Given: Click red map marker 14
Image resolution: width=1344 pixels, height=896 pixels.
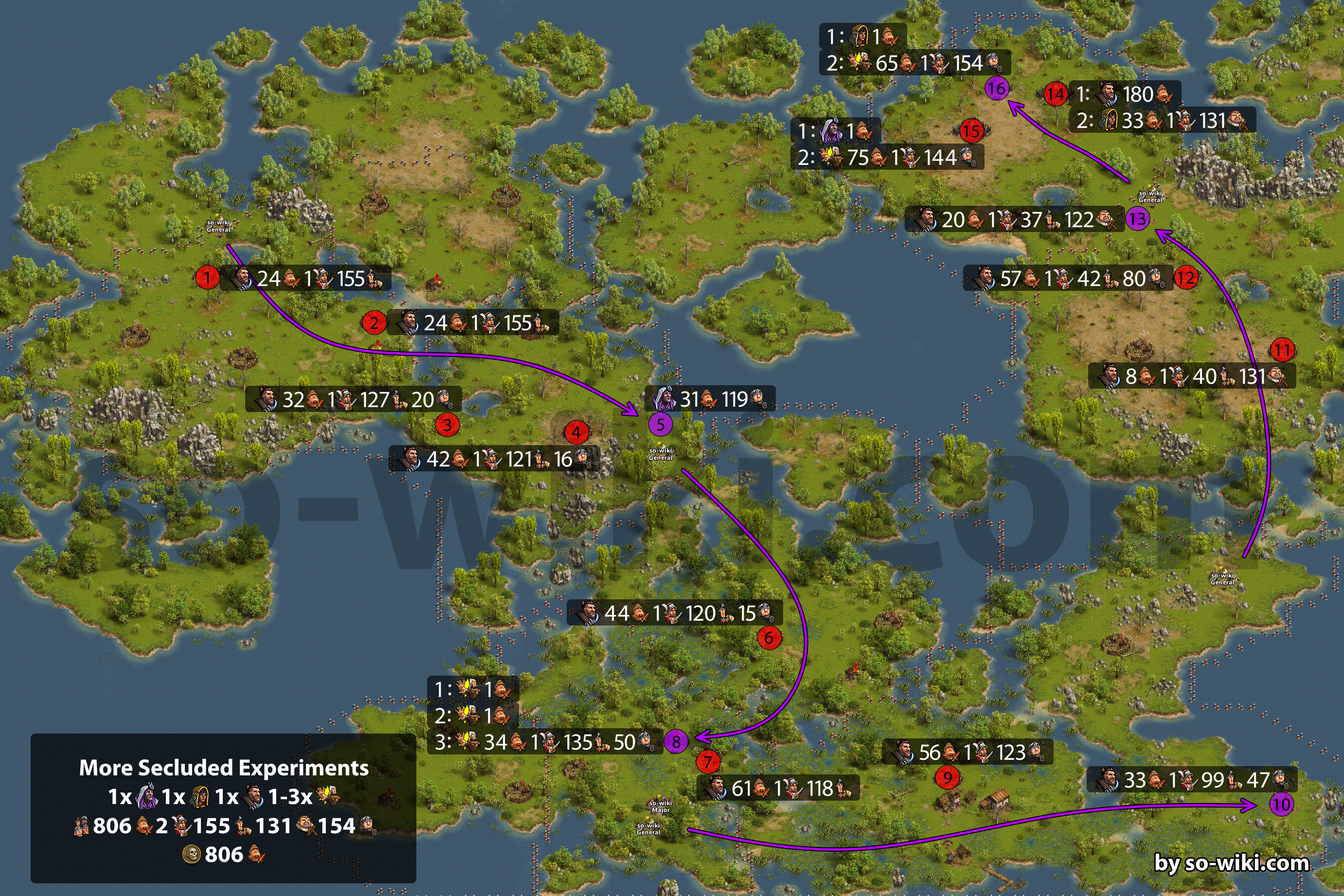Looking at the screenshot, I should click(1056, 94).
